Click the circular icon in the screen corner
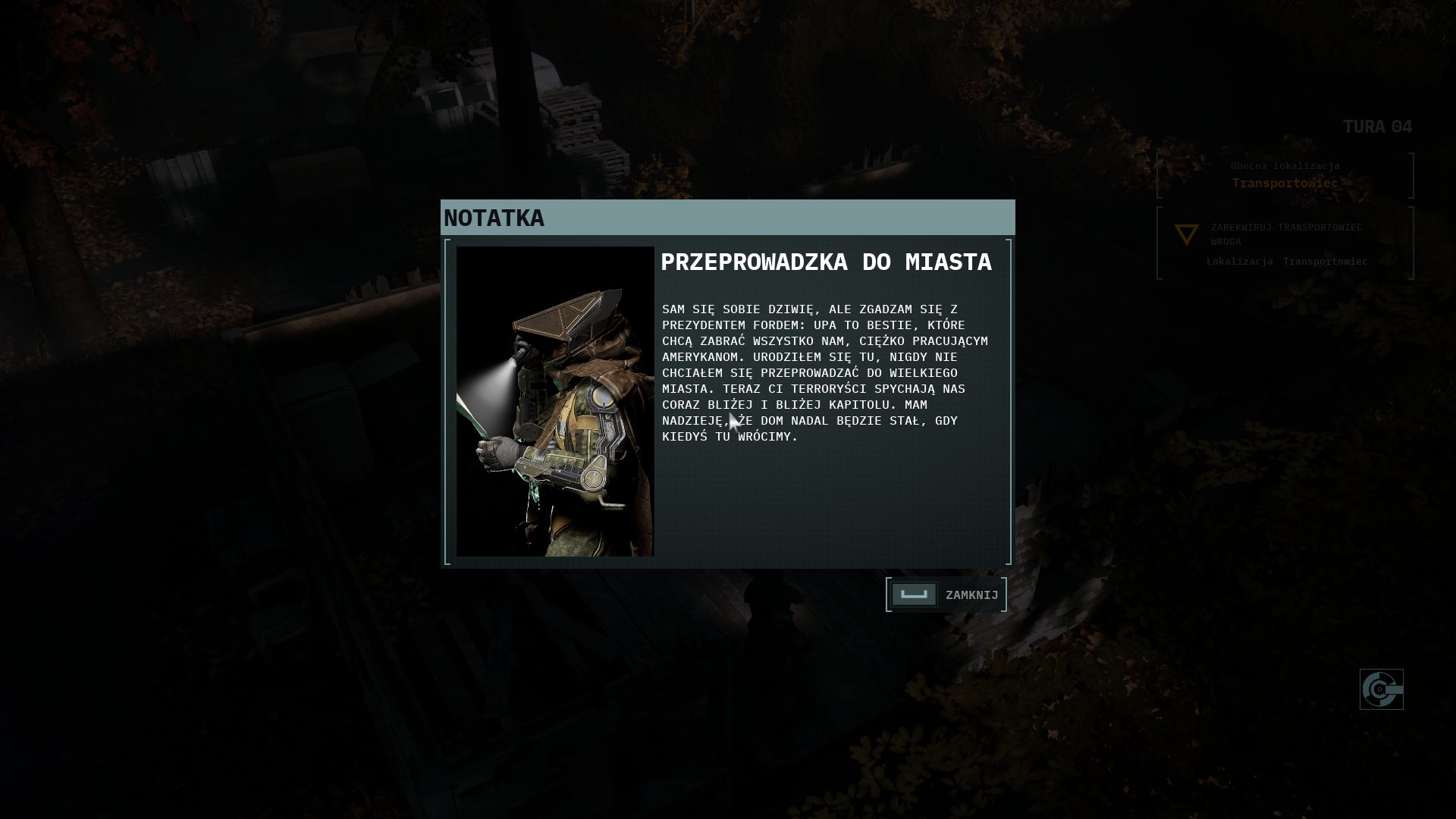1456x819 pixels. click(1381, 689)
